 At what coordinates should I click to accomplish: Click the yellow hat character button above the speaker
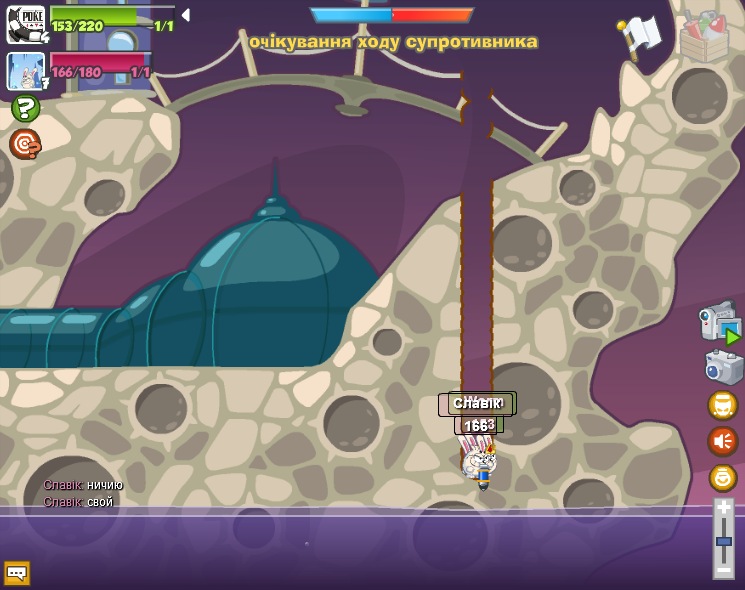coord(722,405)
